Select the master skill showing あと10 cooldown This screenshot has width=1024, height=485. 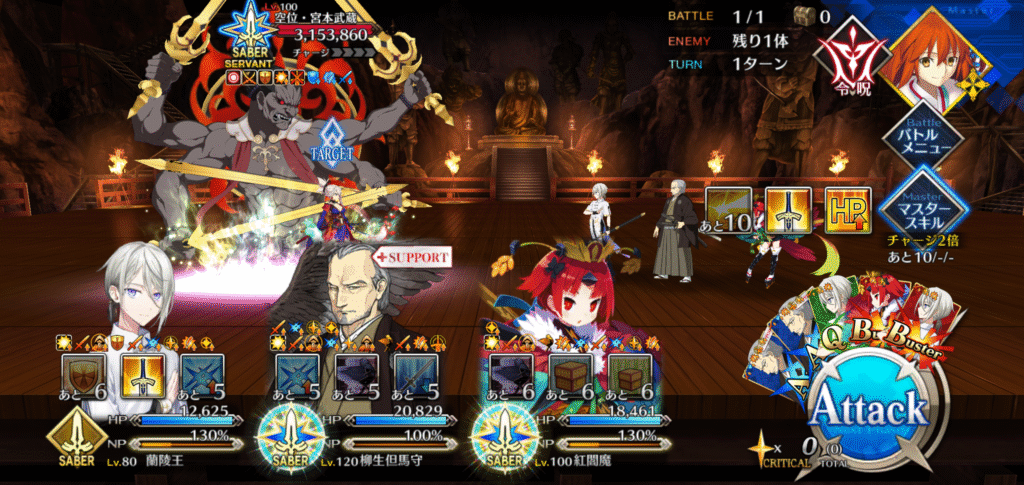coord(730,211)
